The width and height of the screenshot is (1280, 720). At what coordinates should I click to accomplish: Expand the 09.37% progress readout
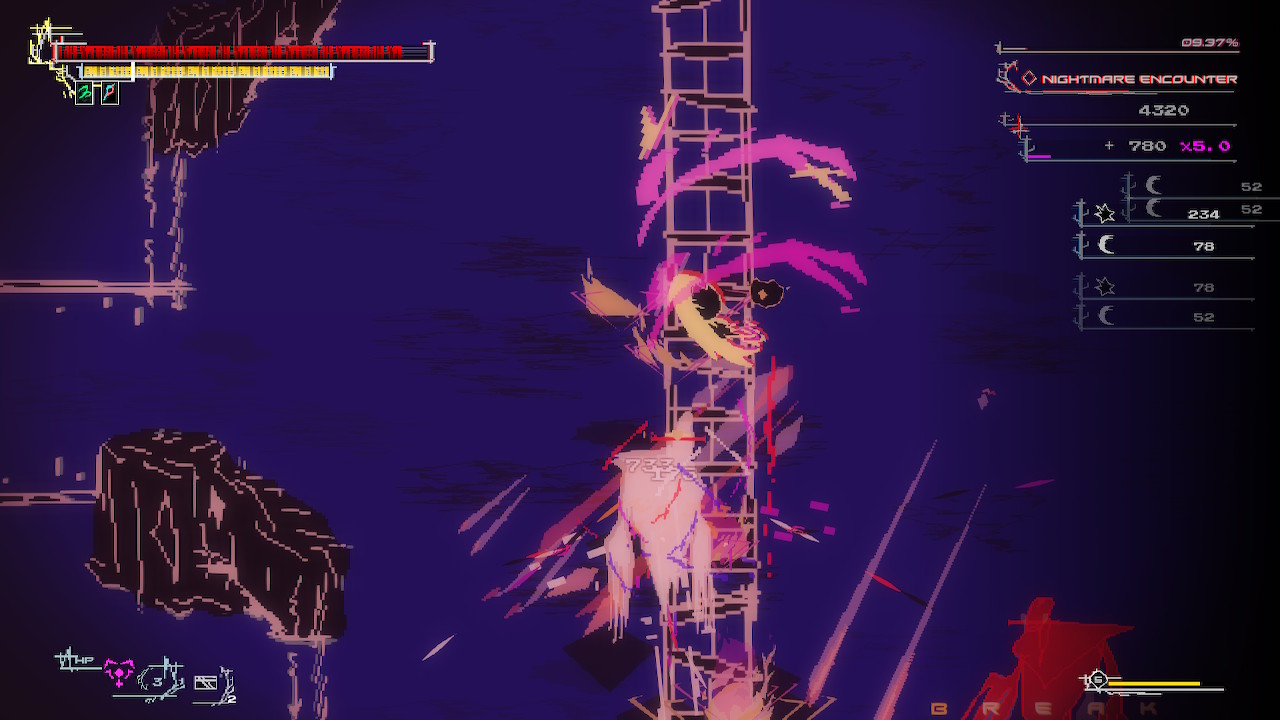1210,43
